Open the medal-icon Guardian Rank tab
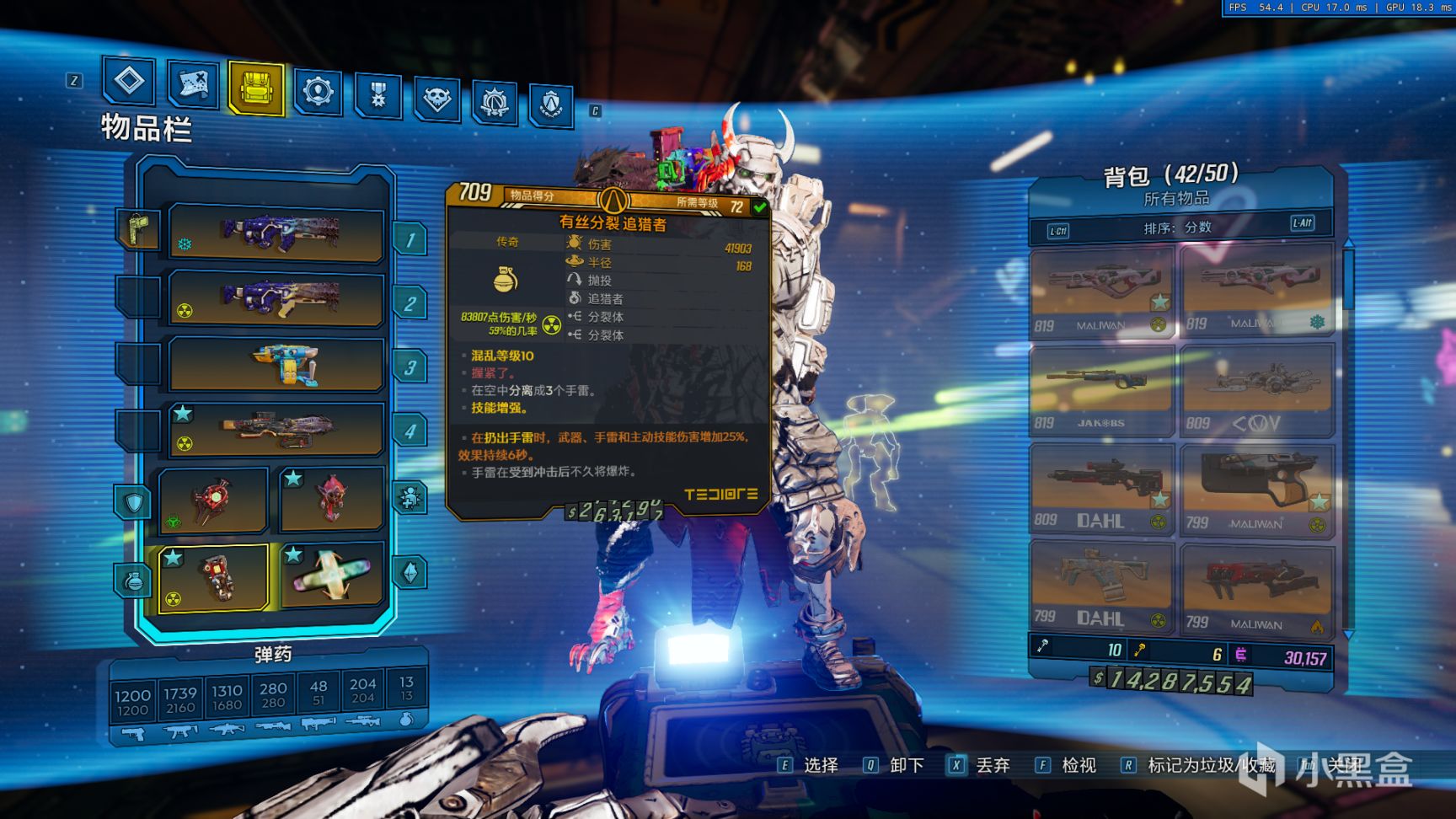The height and width of the screenshot is (819, 1456). click(378, 95)
